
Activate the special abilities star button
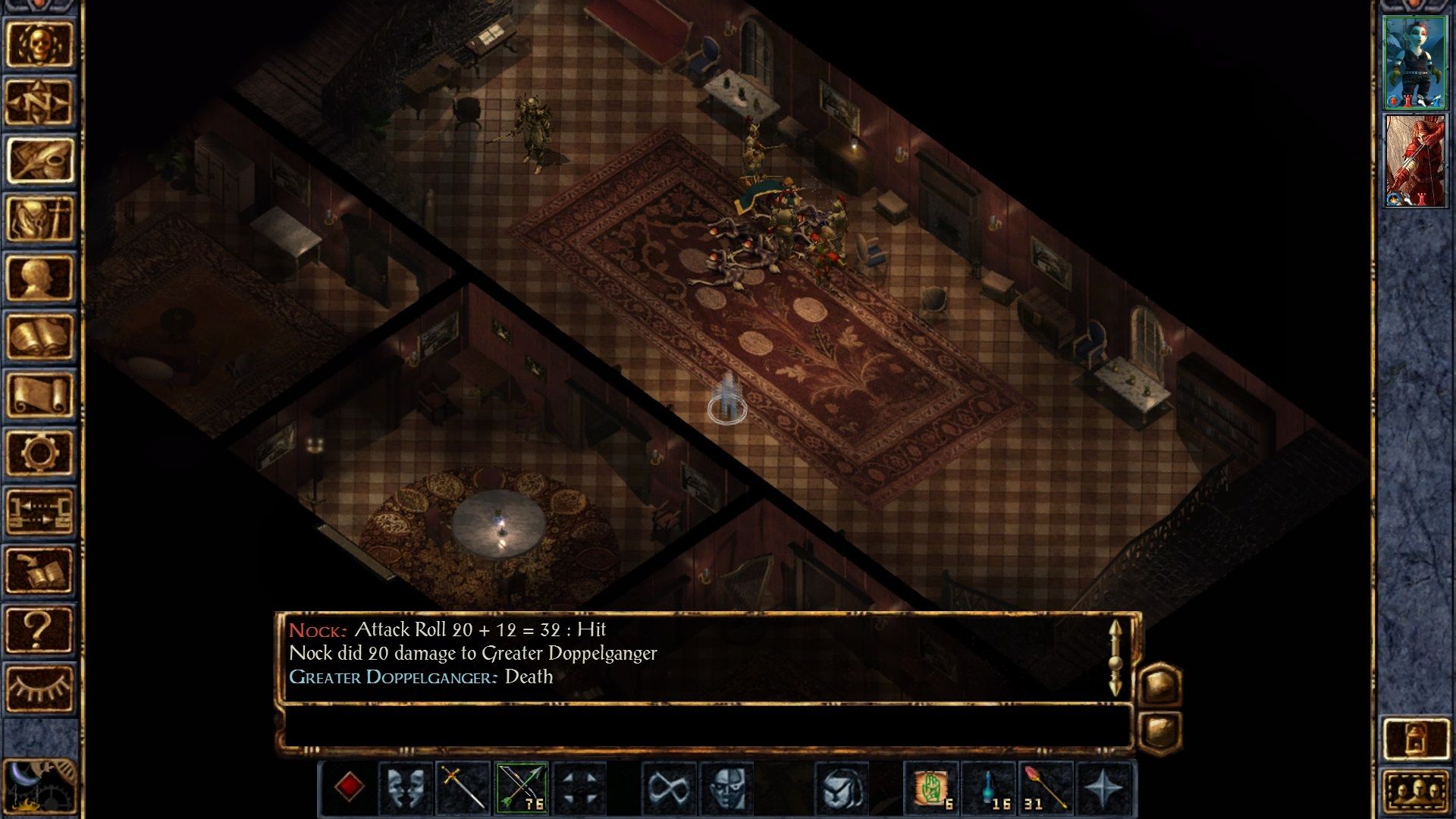tap(1103, 789)
